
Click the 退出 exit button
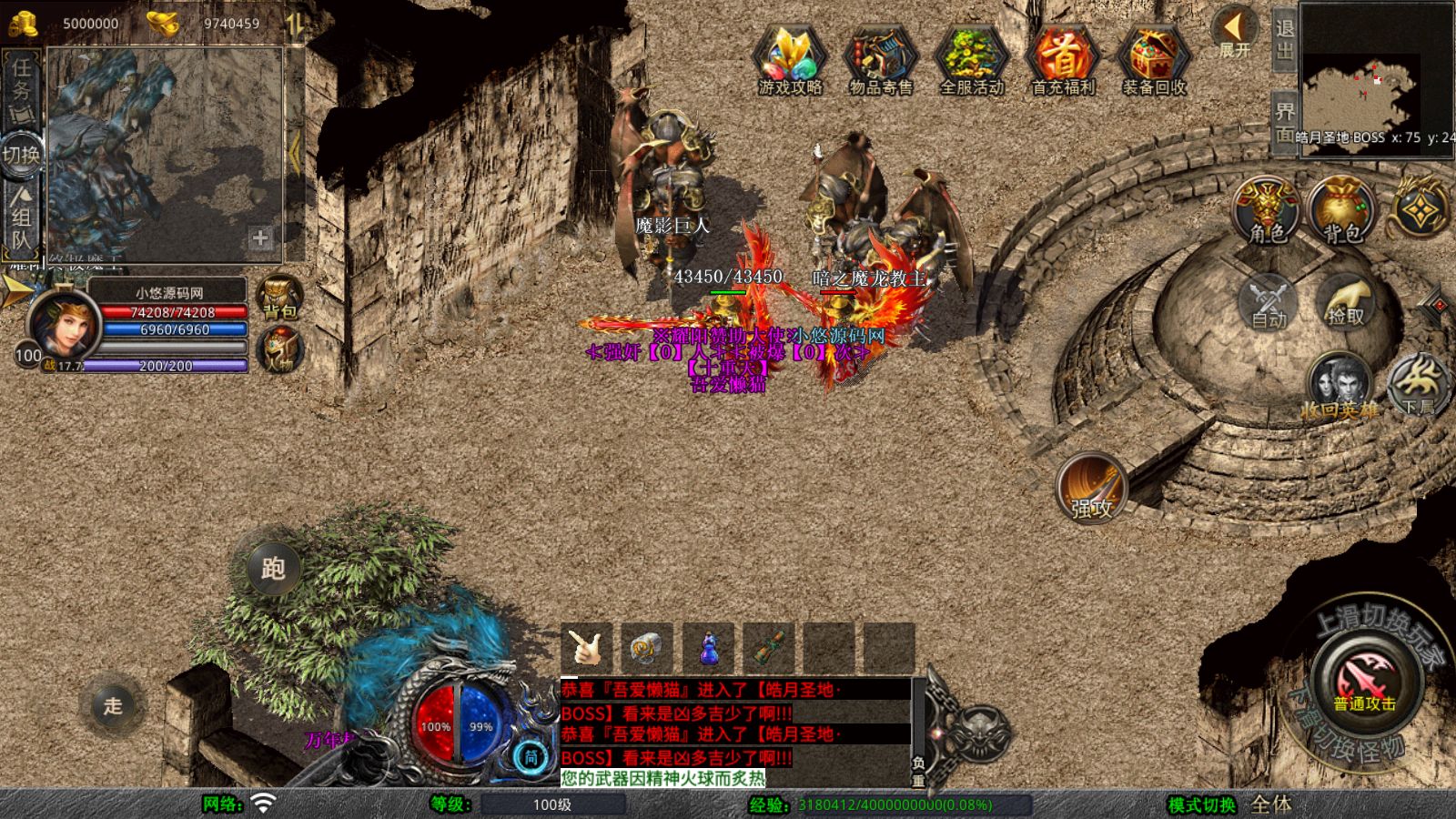(x=1284, y=38)
